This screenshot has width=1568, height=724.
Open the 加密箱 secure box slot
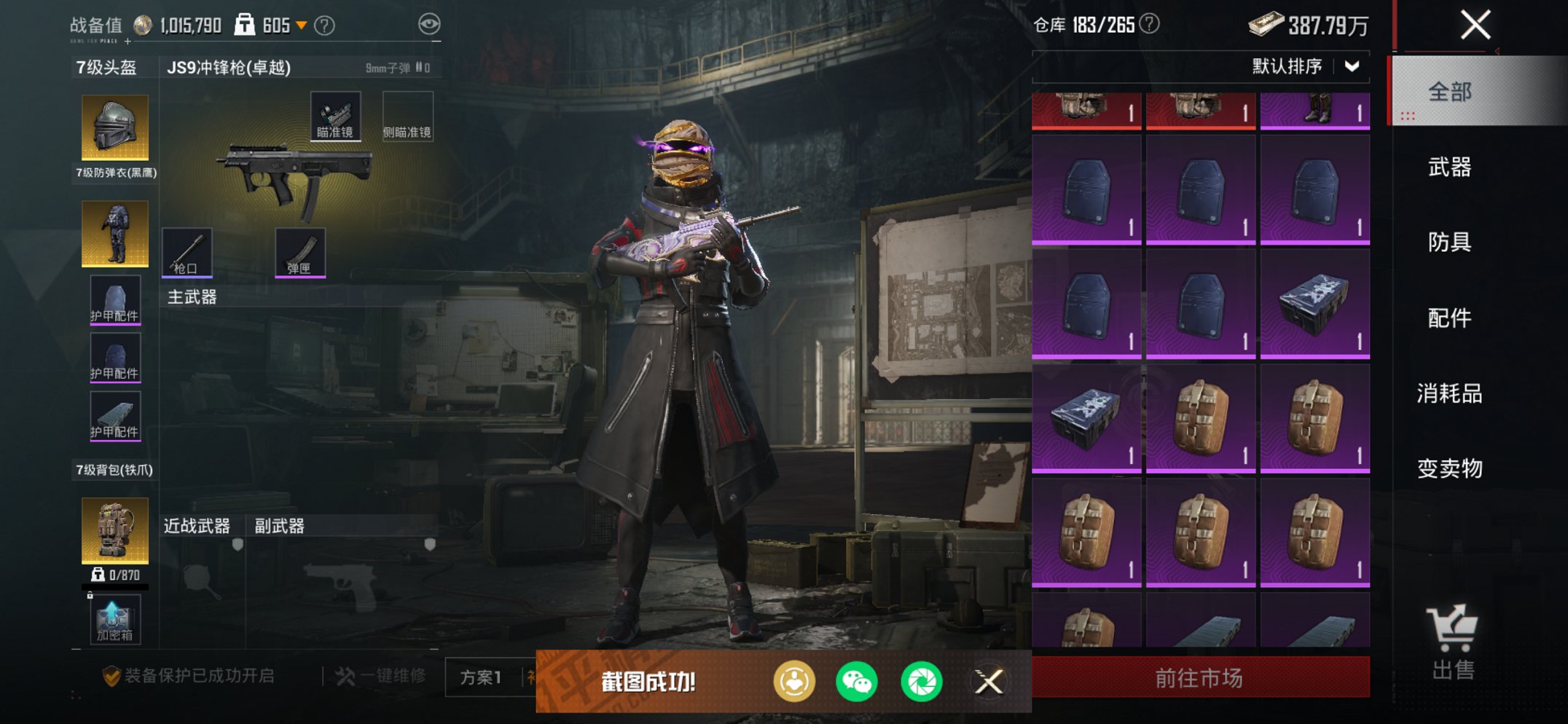click(115, 619)
